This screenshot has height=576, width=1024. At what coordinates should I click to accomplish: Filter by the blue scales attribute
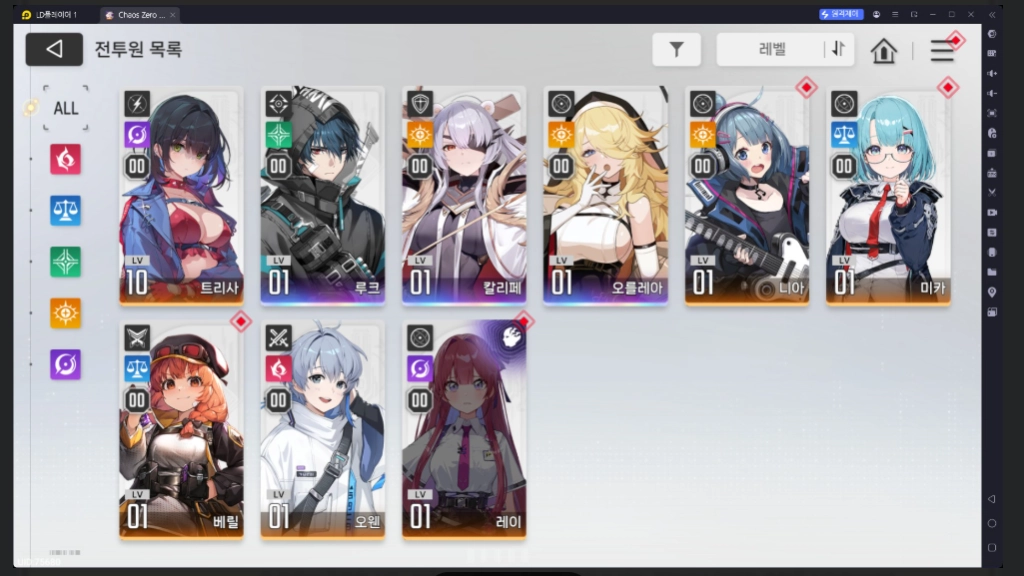click(x=66, y=211)
